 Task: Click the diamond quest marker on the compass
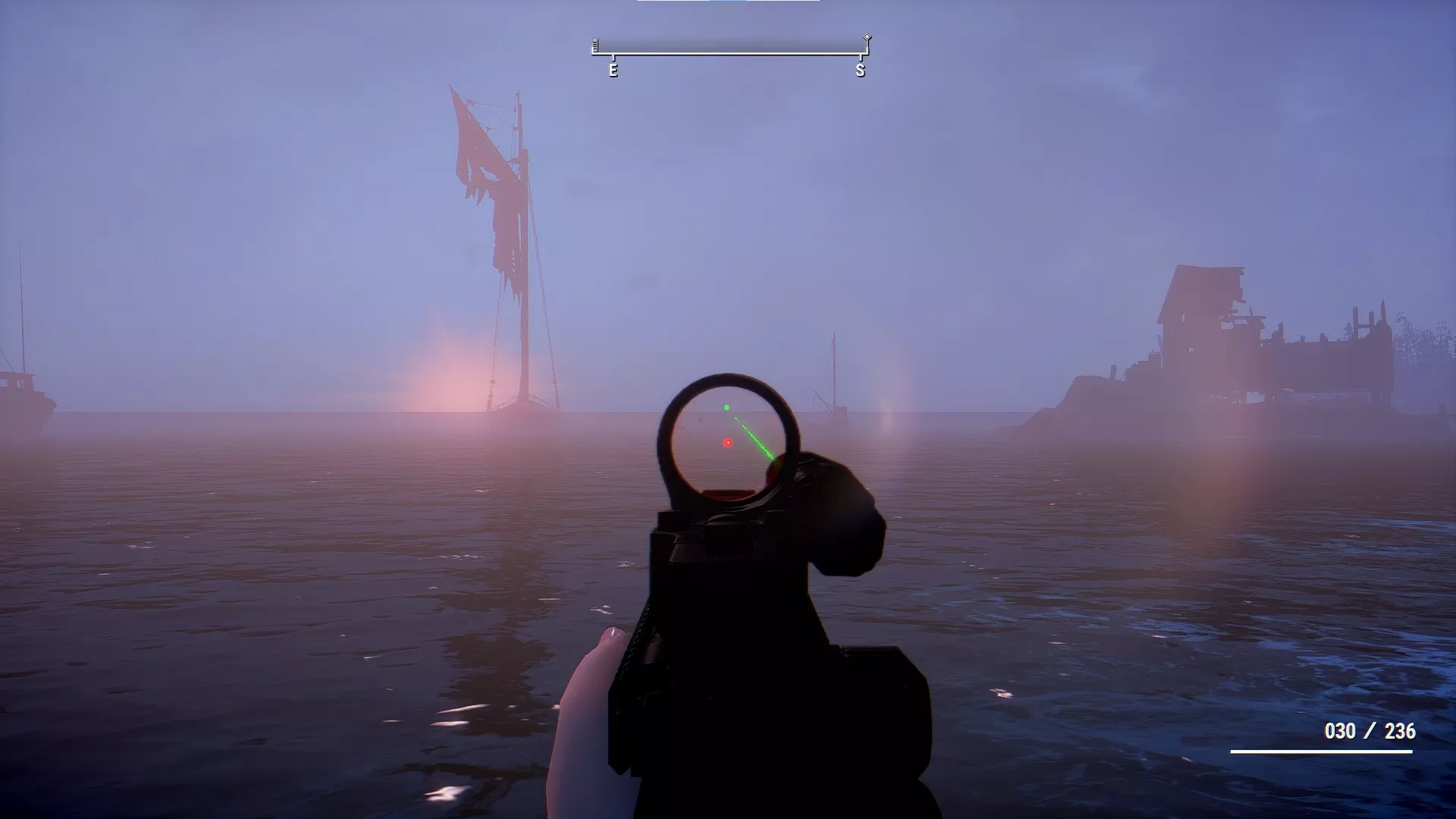click(x=867, y=37)
